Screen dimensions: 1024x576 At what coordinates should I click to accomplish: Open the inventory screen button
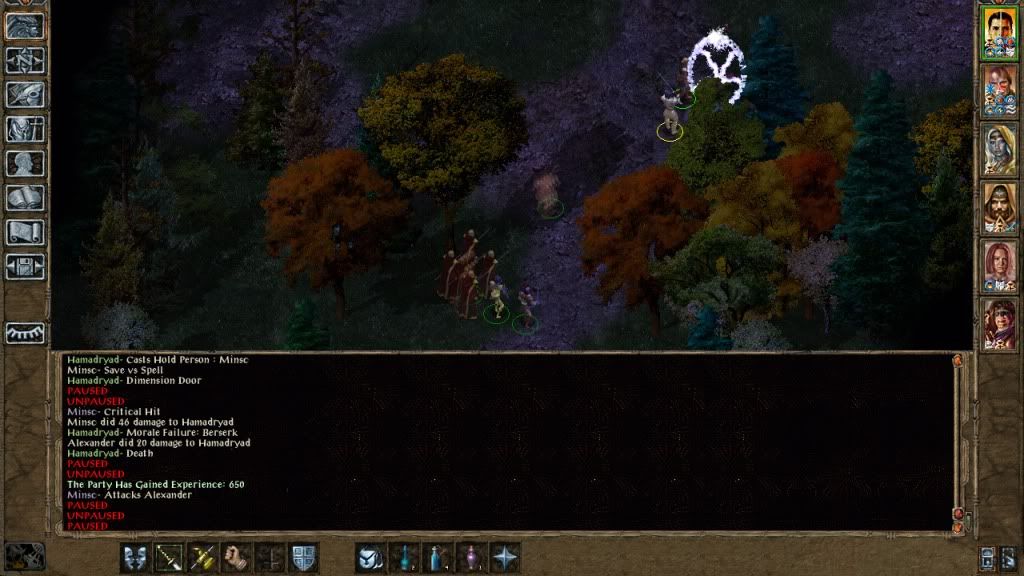tap(25, 129)
